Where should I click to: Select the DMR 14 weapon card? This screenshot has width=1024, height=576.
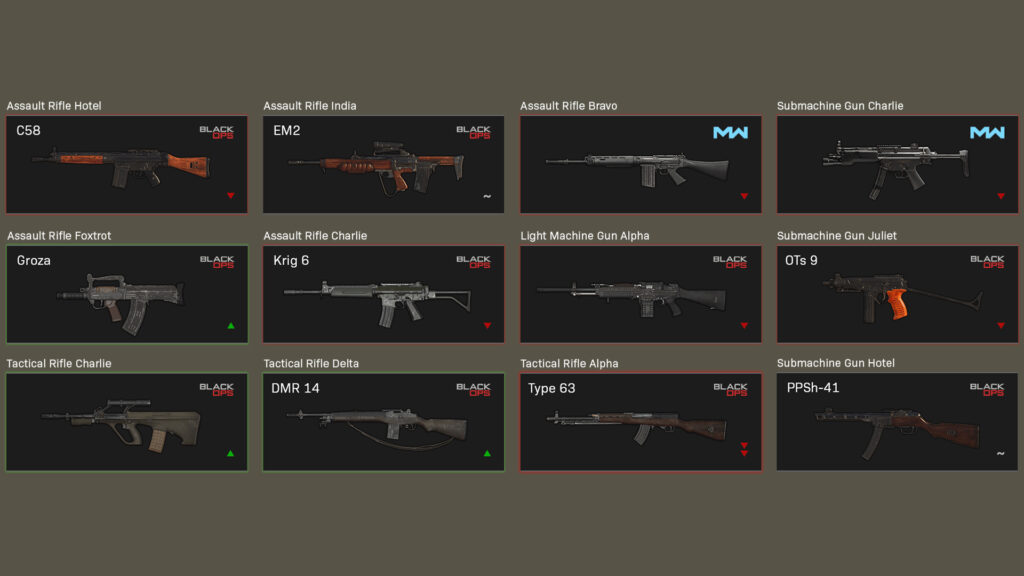coord(384,421)
